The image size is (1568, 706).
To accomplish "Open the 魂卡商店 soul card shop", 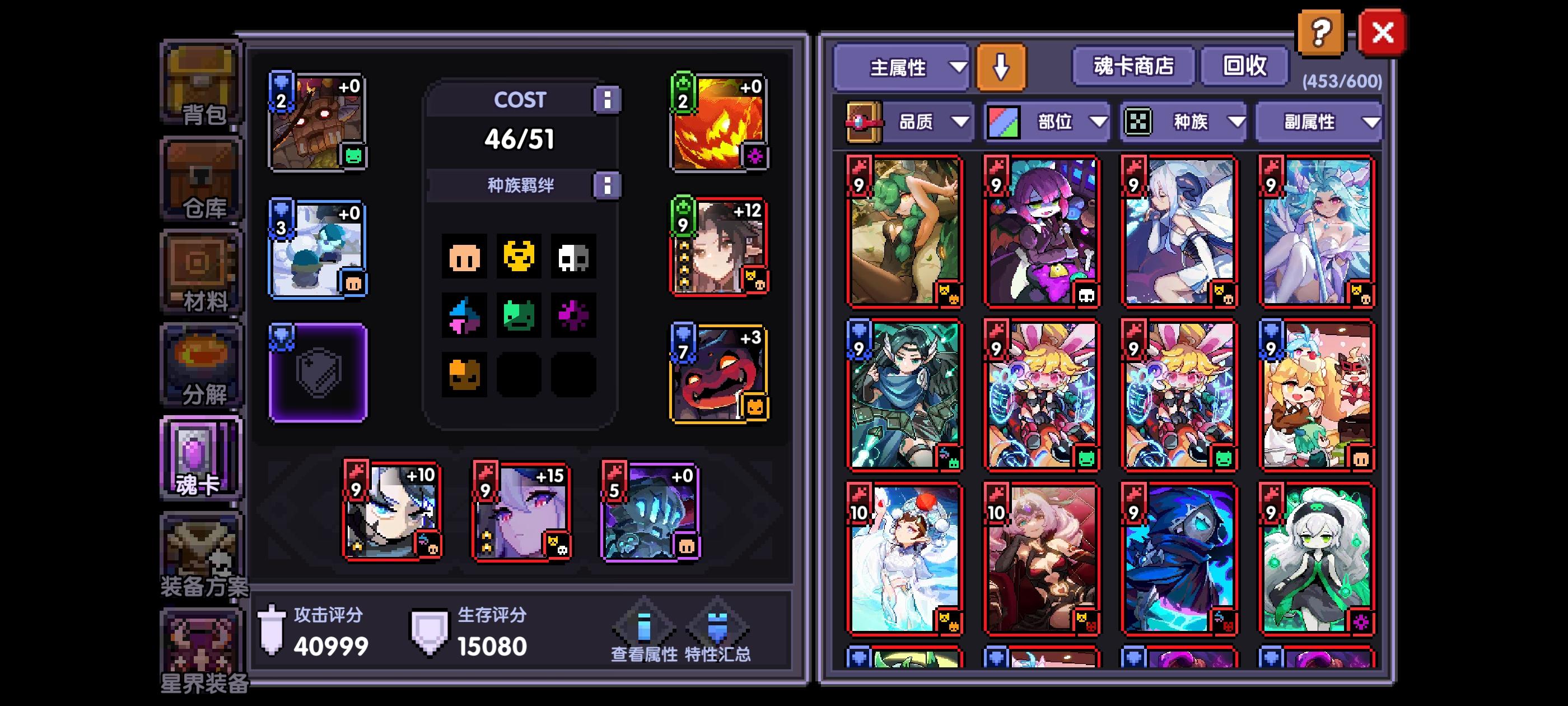I will (1134, 67).
